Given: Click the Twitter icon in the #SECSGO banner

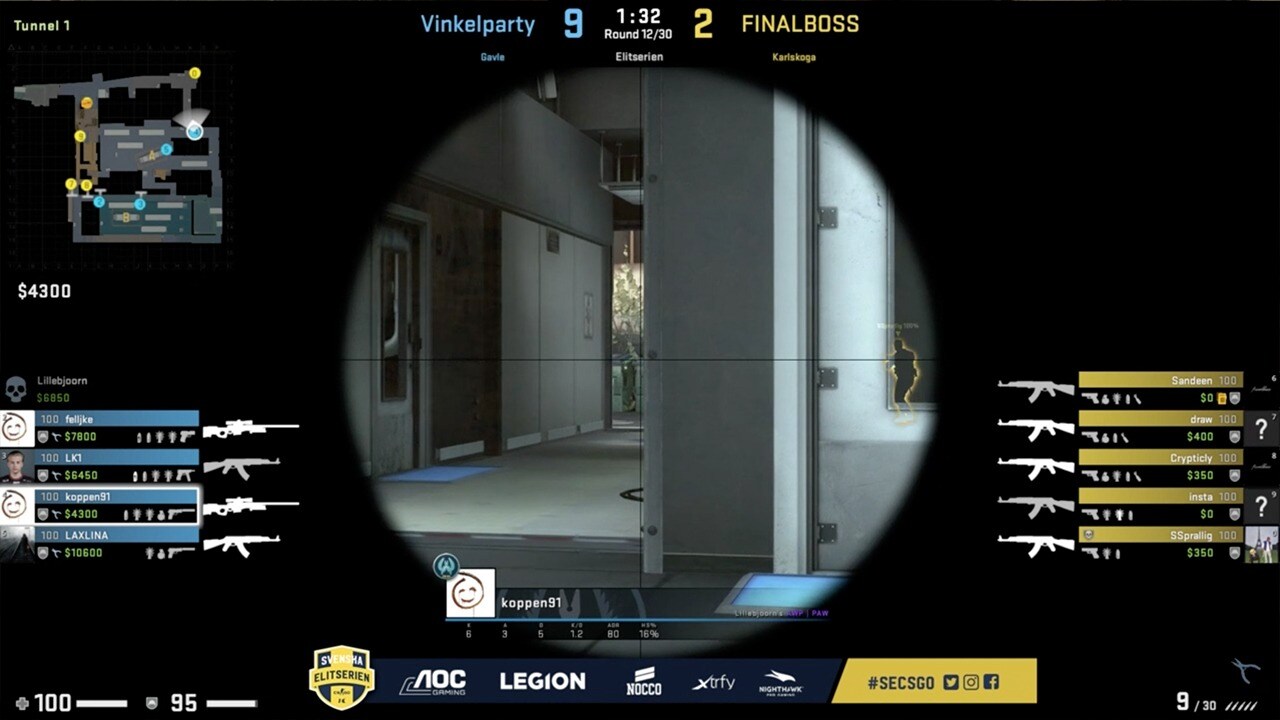Looking at the screenshot, I should (950, 682).
